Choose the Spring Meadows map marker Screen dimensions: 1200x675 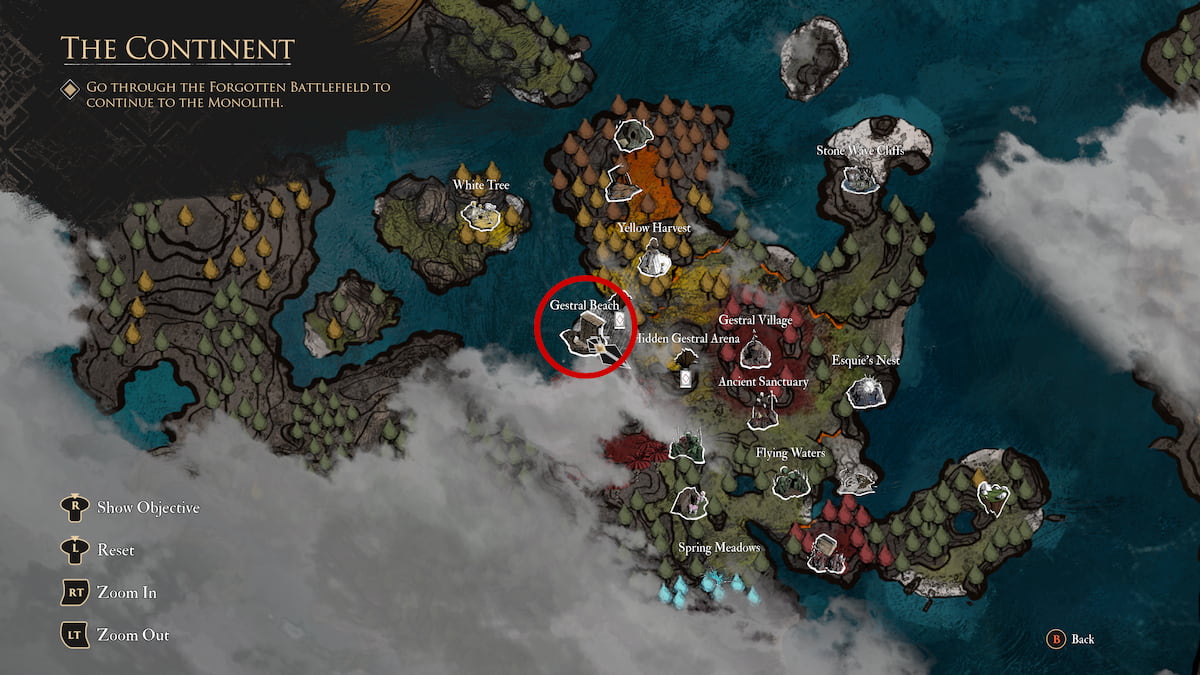coord(689,503)
